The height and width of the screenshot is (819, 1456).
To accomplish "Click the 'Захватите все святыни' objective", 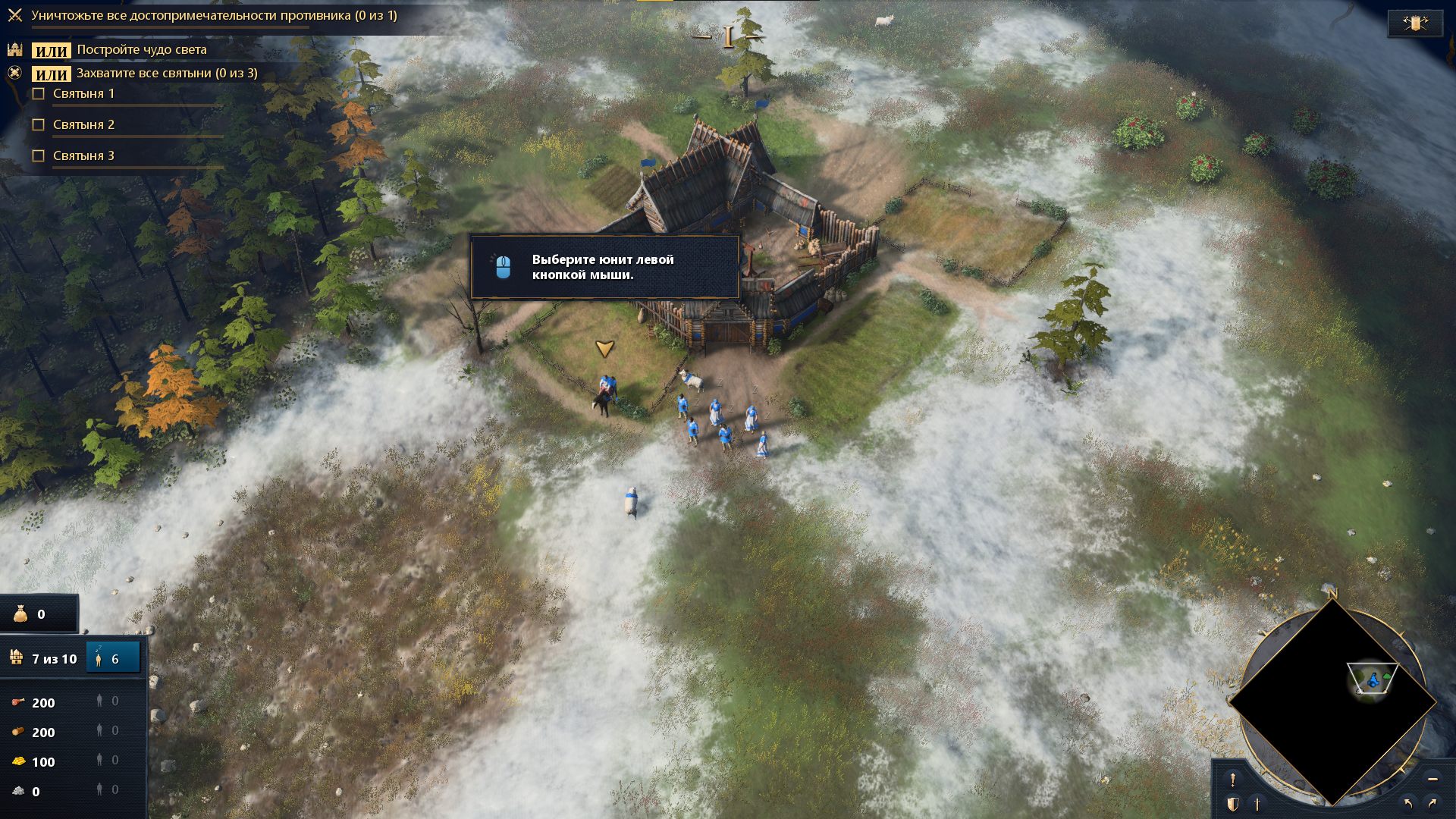I will [x=167, y=74].
